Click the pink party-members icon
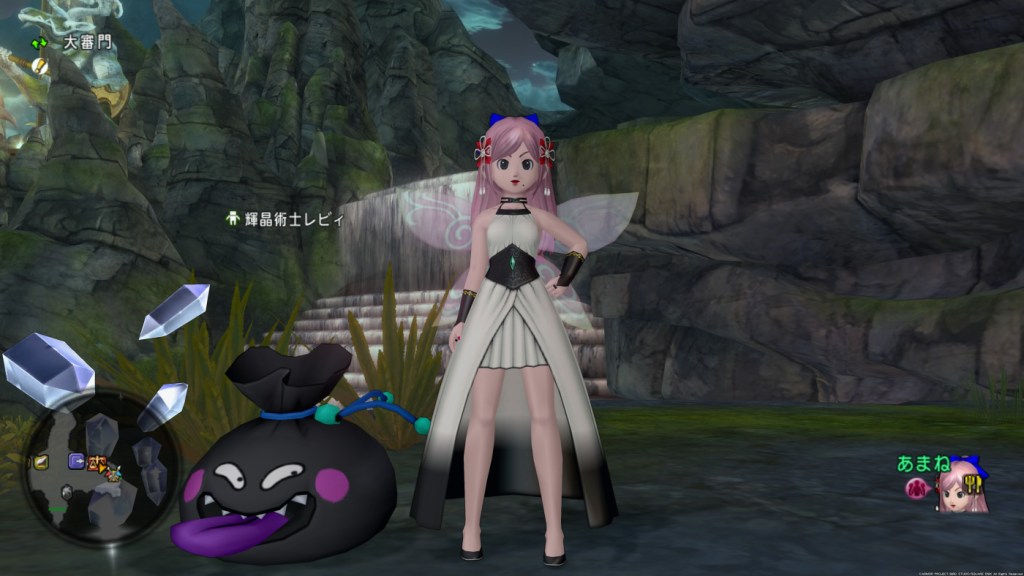Image resolution: width=1024 pixels, height=576 pixels. tap(916, 489)
